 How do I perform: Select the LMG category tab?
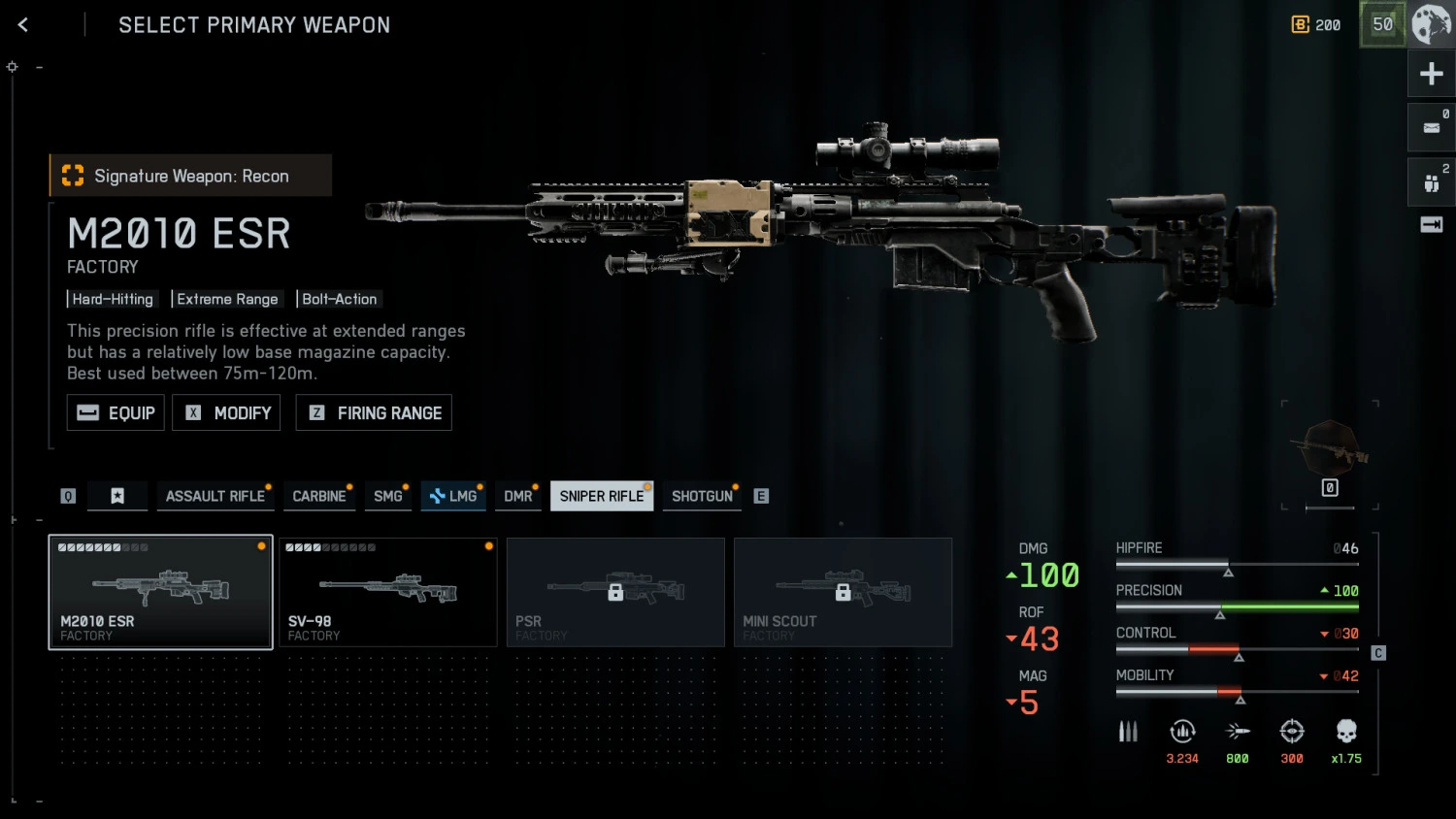pyautogui.click(x=453, y=496)
